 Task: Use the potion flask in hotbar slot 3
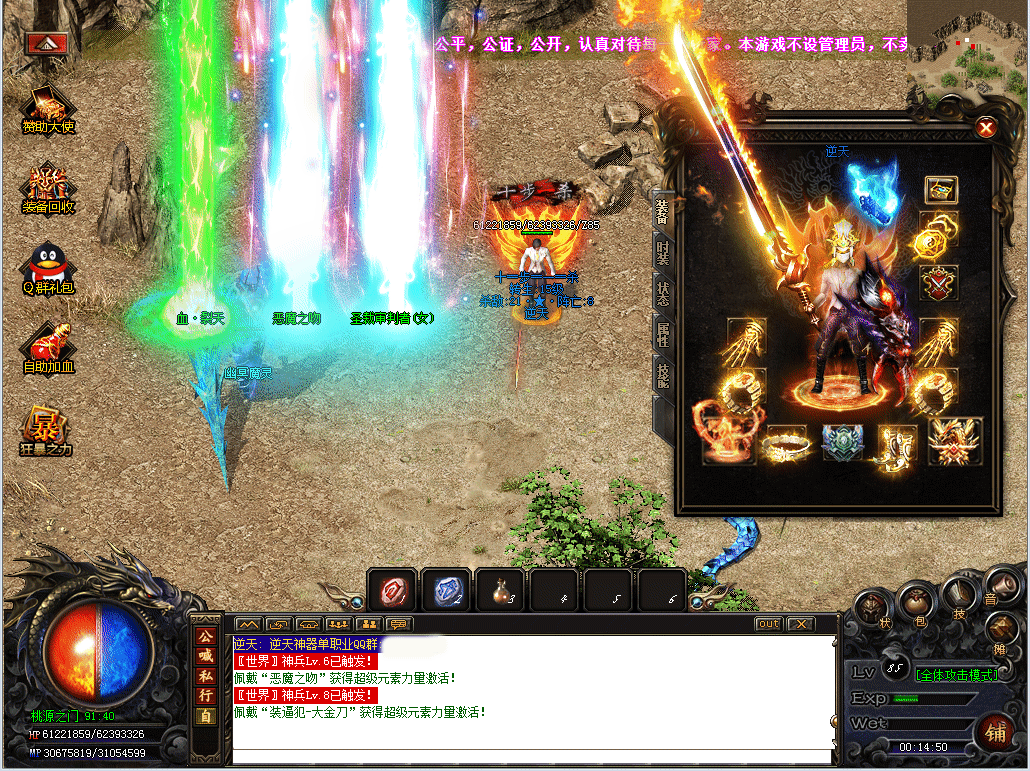pos(500,591)
